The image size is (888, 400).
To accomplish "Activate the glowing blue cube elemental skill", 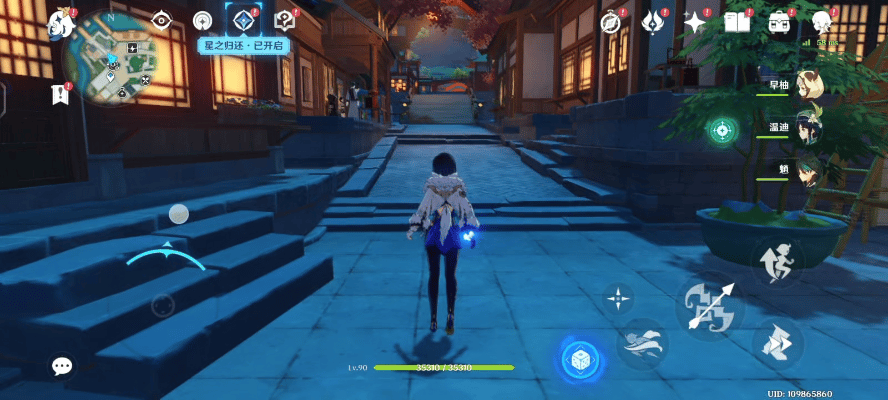I will tap(578, 360).
